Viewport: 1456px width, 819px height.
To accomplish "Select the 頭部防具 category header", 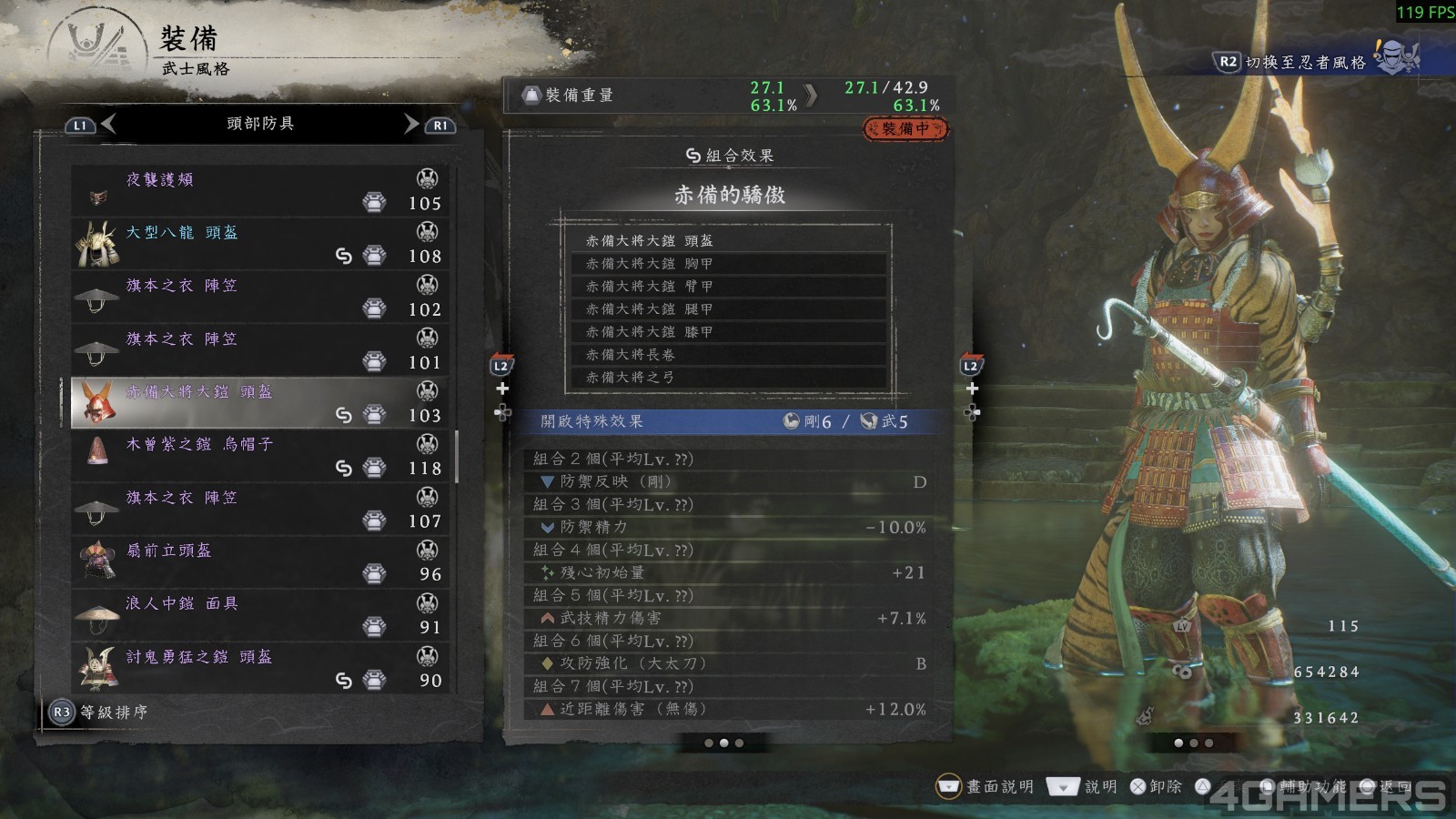I will tap(259, 125).
